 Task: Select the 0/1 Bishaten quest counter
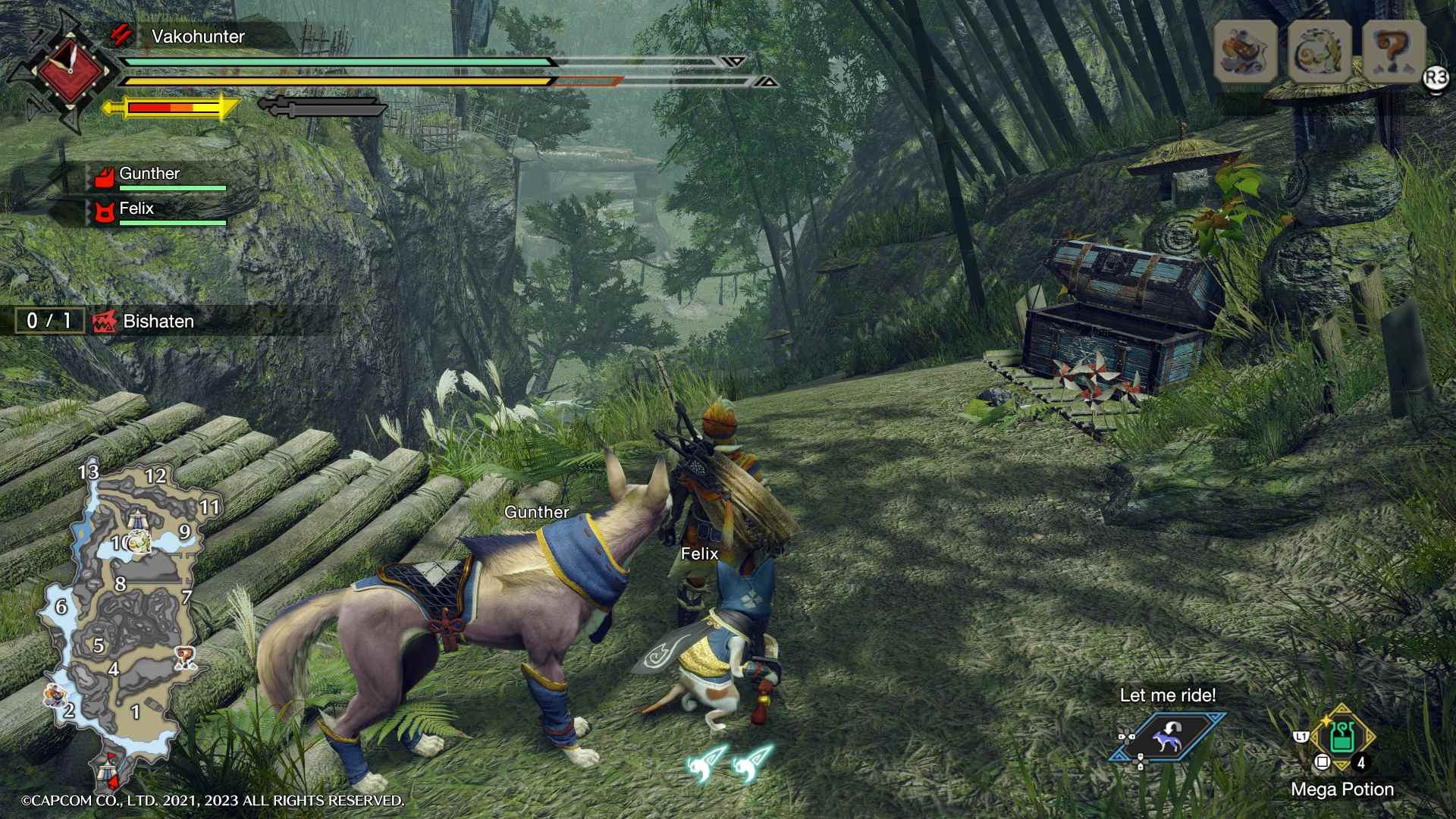click(49, 321)
